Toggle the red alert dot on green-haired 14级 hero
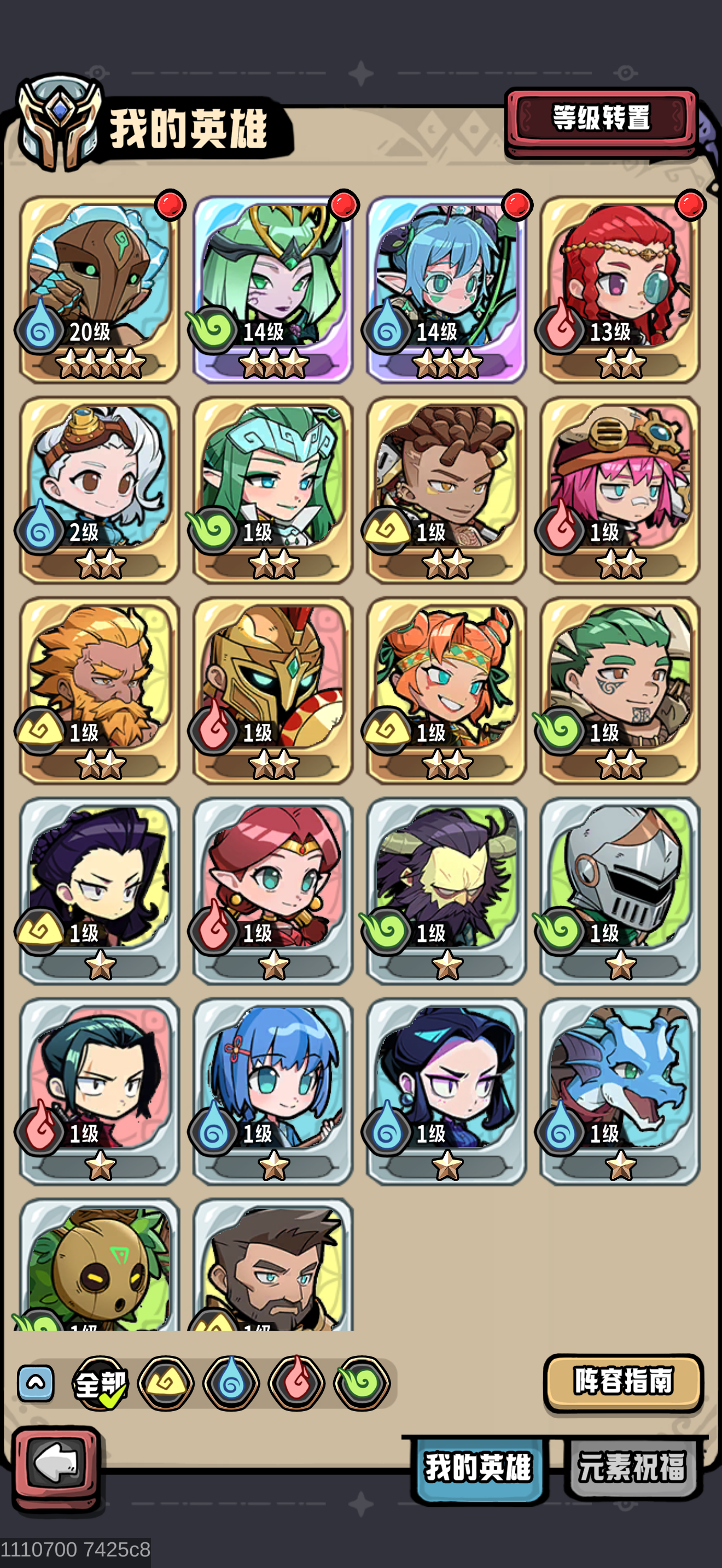Screen dimensions: 722x1568 tap(344, 204)
